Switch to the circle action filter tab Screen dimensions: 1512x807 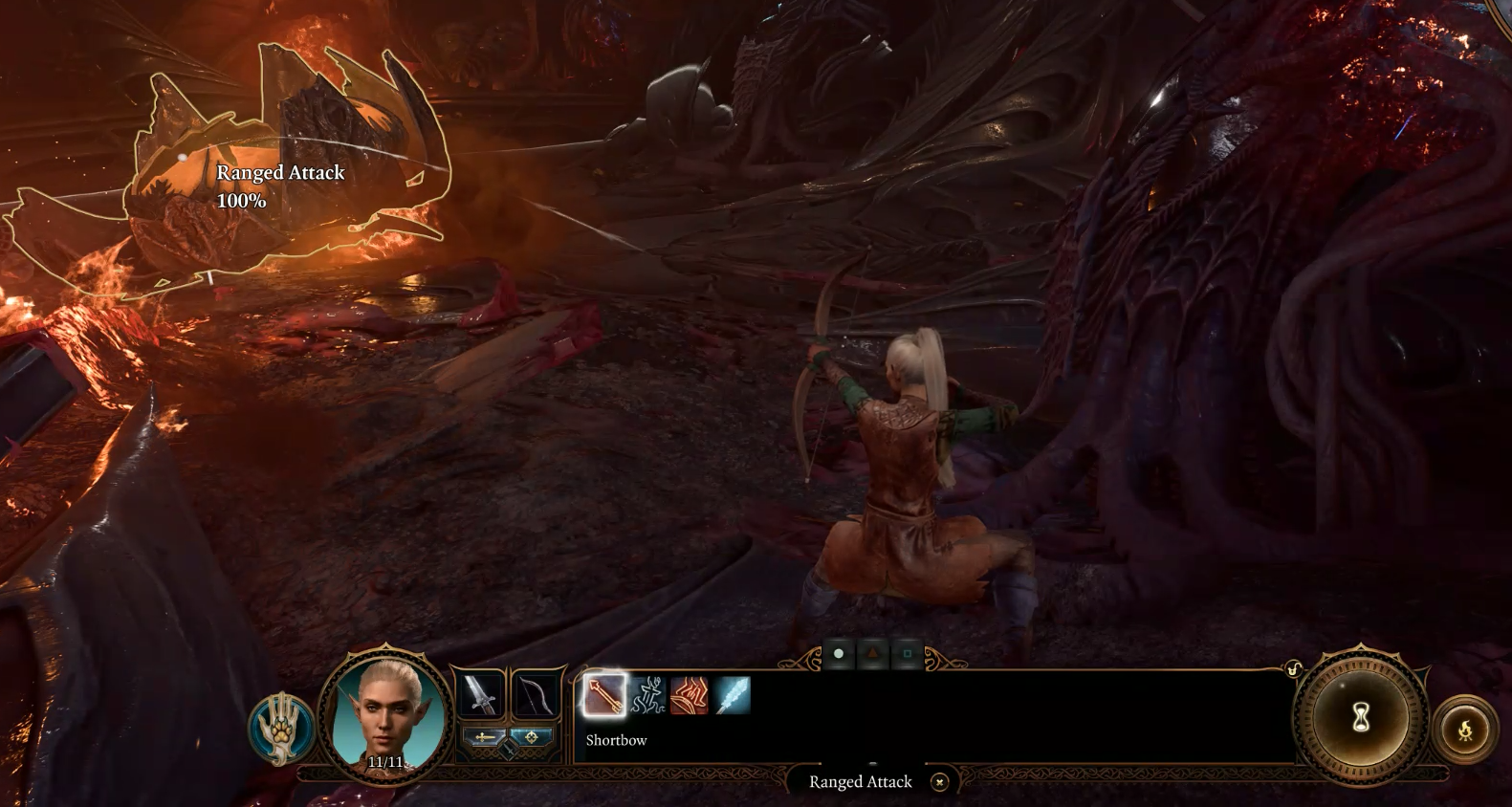tap(839, 653)
